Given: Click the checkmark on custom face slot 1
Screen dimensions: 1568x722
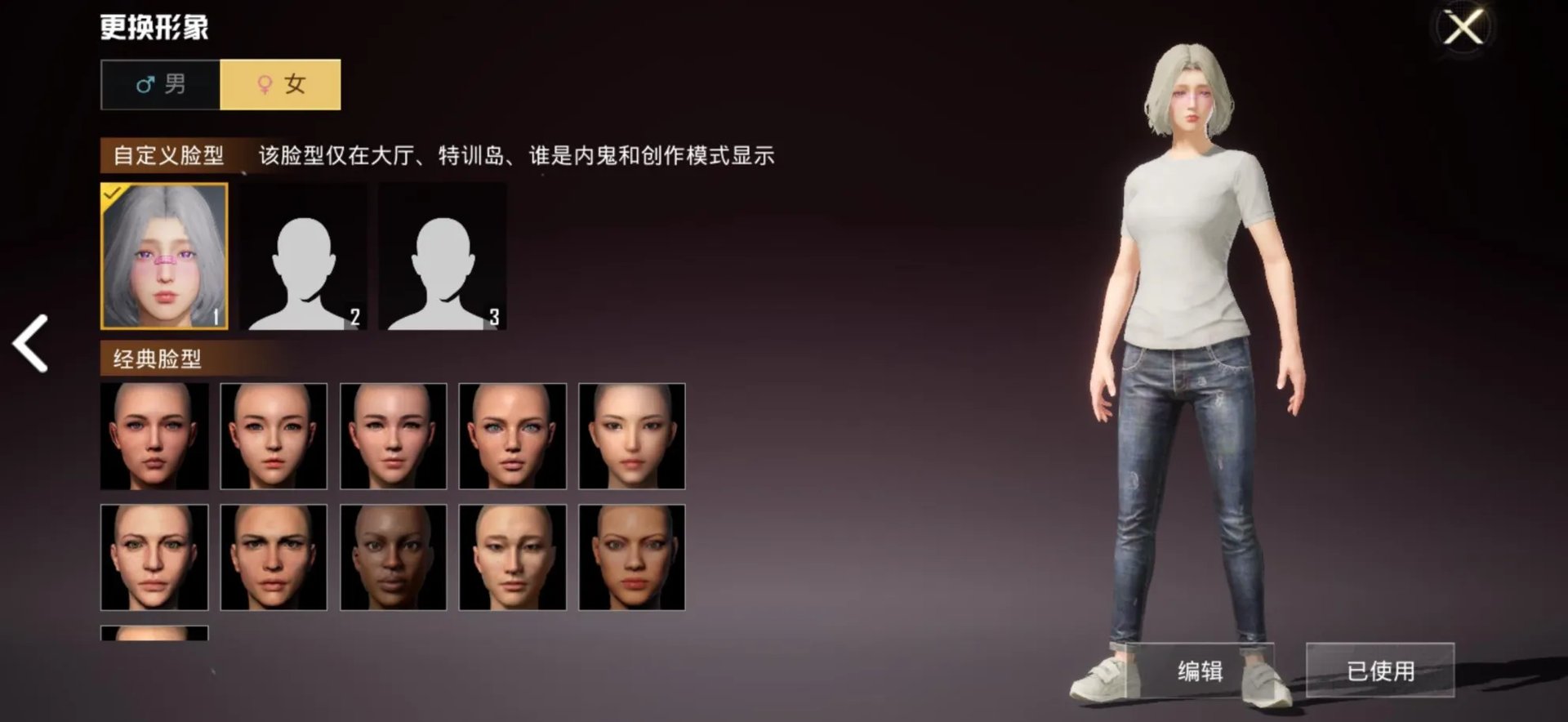Looking at the screenshot, I should pos(114,194).
